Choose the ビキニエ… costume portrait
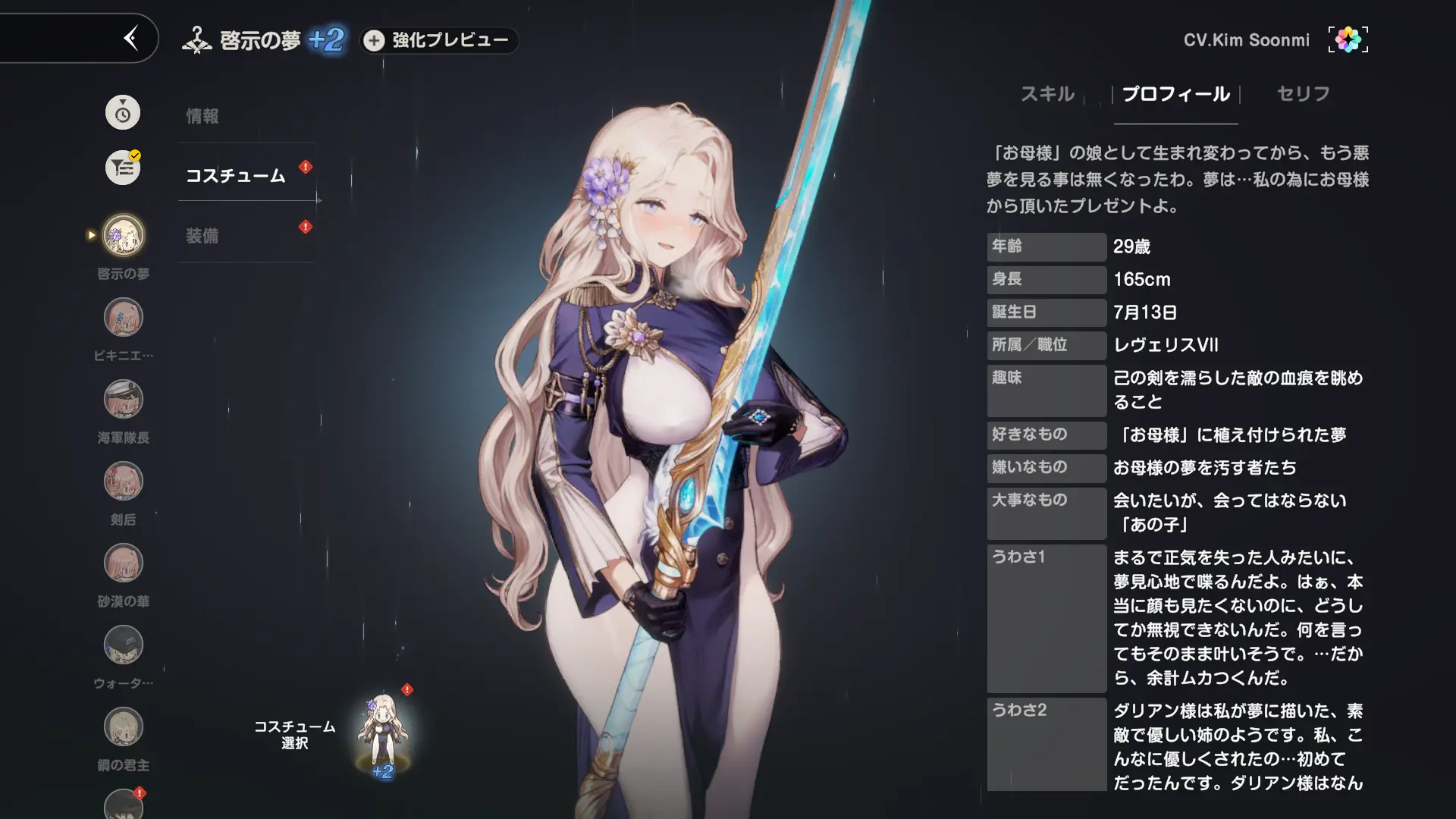The image size is (1456, 819). tap(124, 318)
